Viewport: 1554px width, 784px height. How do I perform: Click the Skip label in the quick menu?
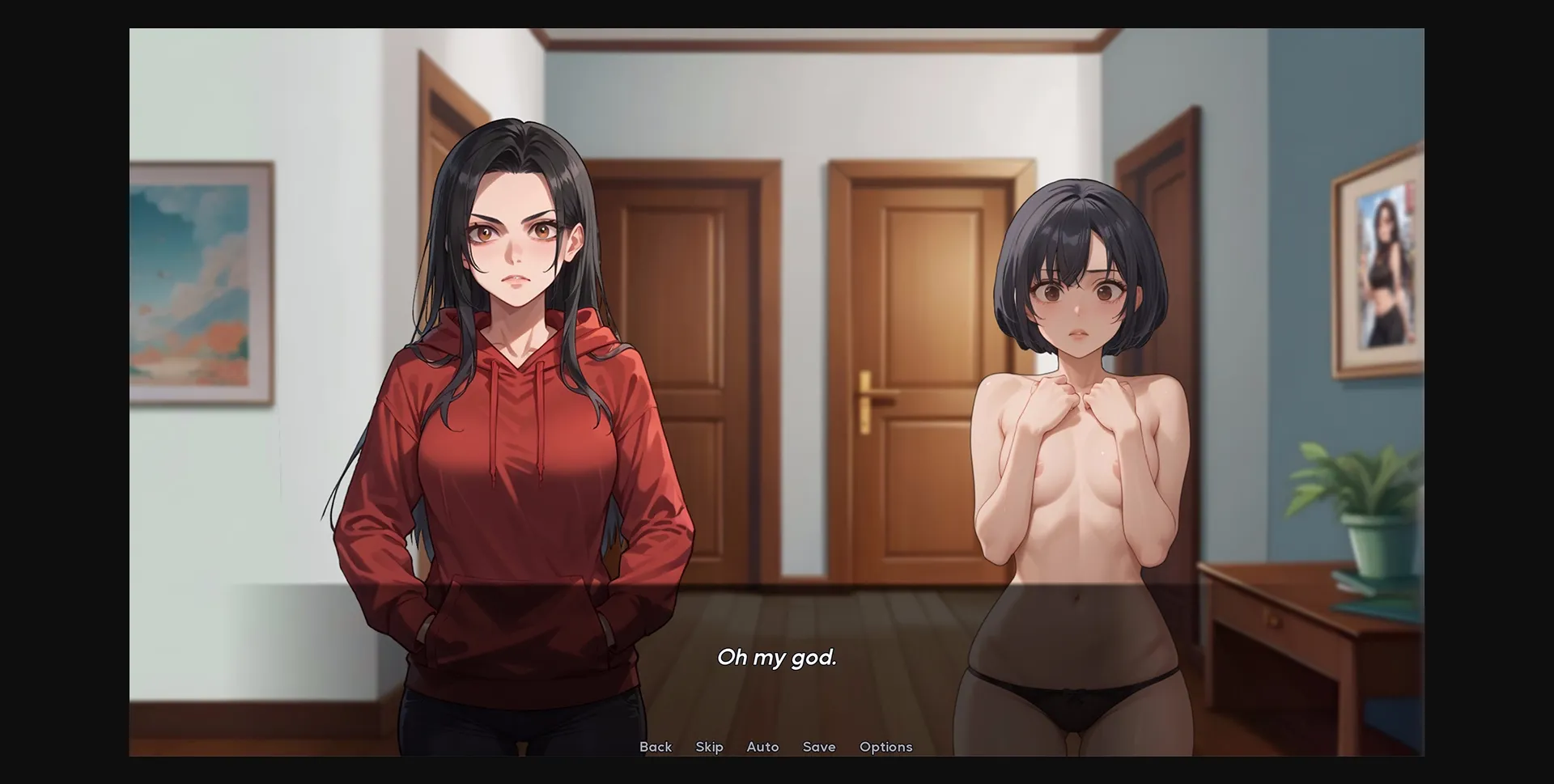pyautogui.click(x=709, y=747)
